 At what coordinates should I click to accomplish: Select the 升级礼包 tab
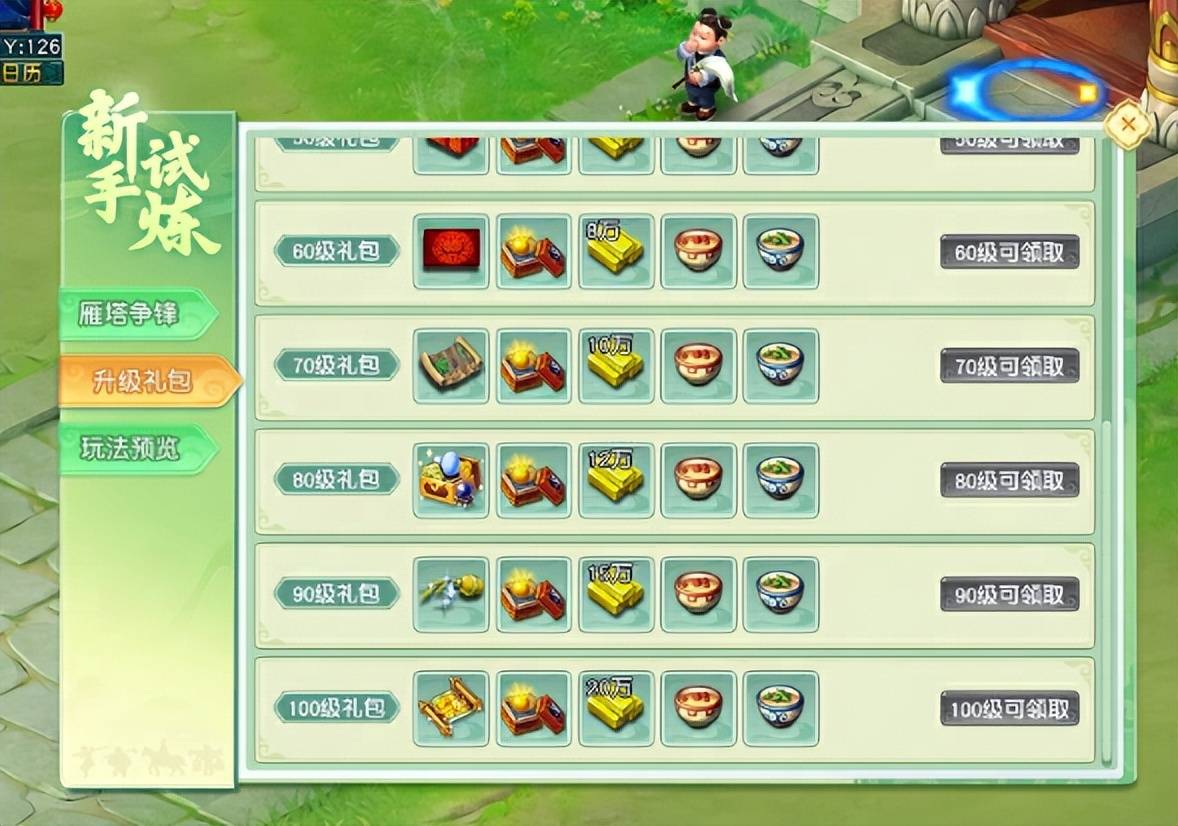(x=142, y=381)
